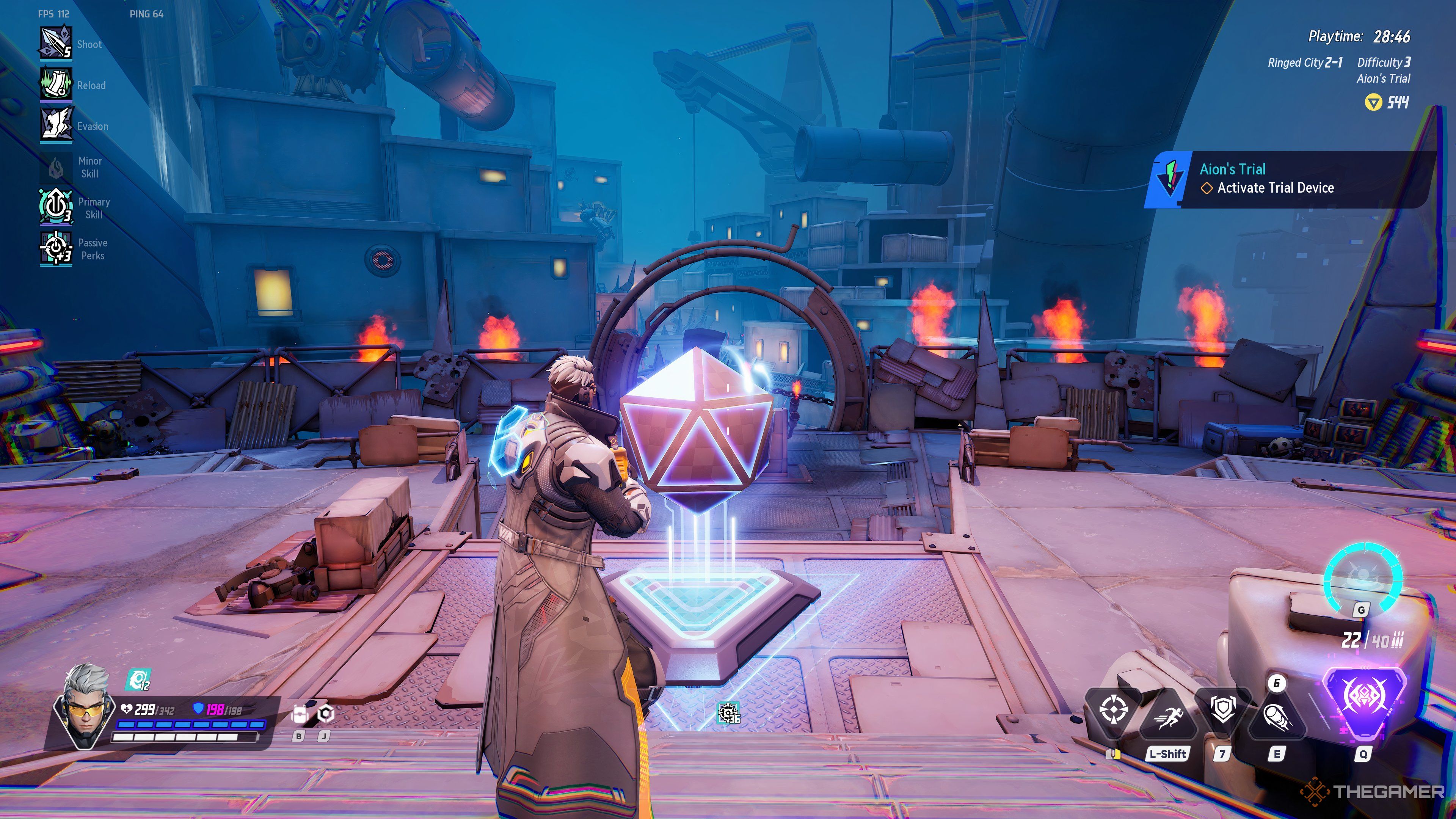Select the dimmed Minor Skill flame icon
The height and width of the screenshot is (819, 1456).
pyautogui.click(x=55, y=167)
